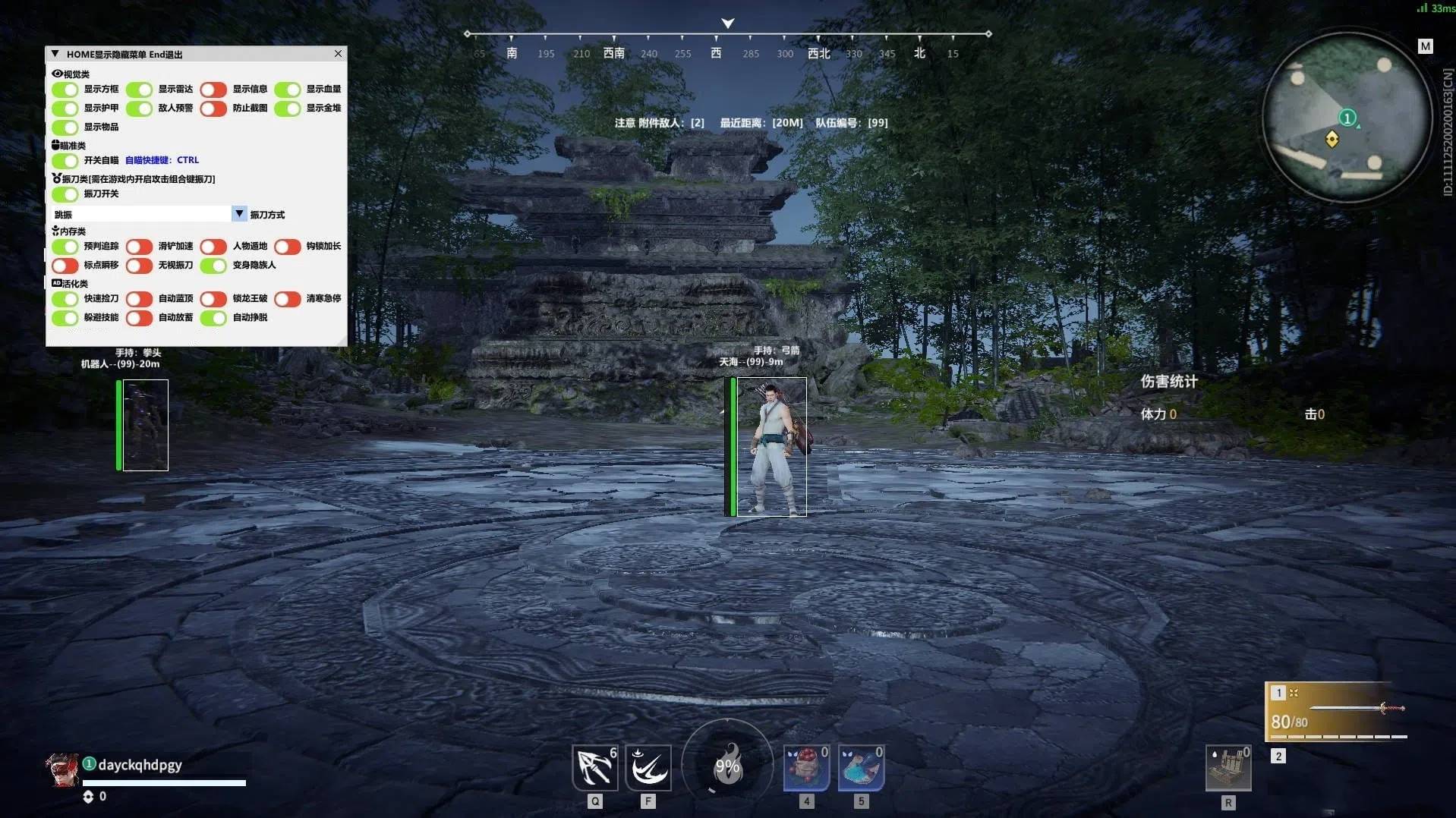Click the armor repair kit on slot R
Screen dimensions: 1456x818
pos(1228,768)
